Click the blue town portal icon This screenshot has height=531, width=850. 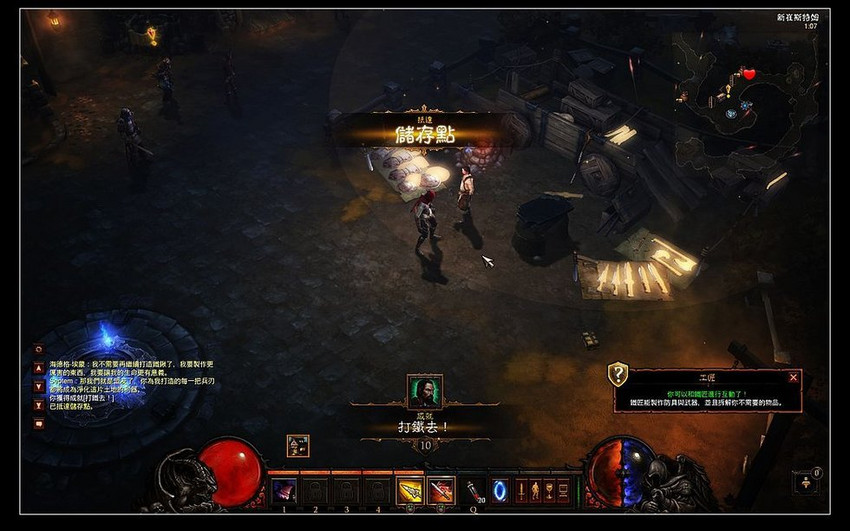pyautogui.click(x=498, y=491)
